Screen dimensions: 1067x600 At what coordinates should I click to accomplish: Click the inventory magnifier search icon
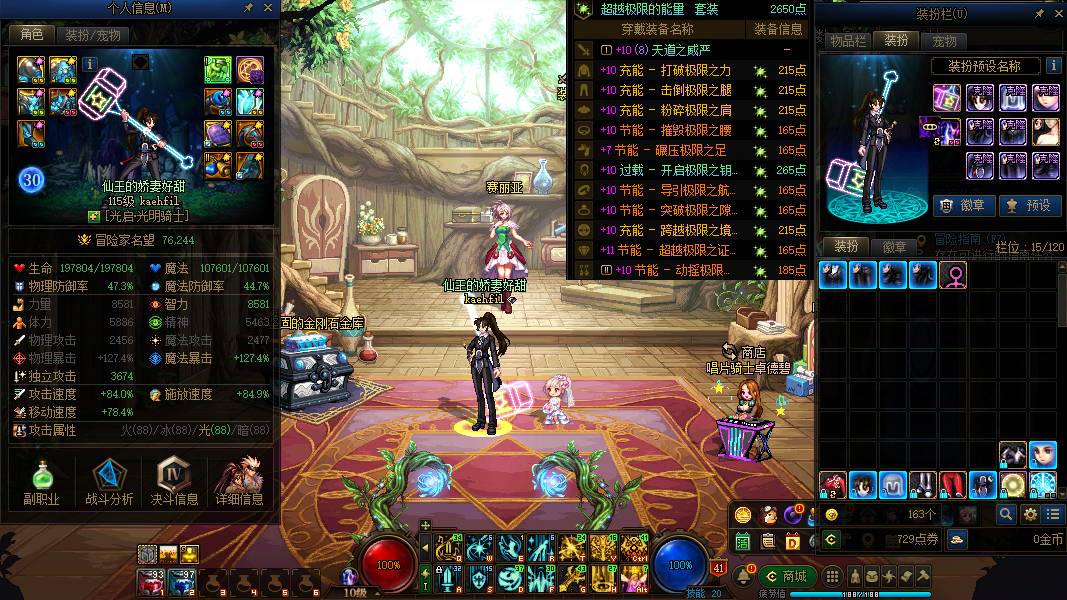[x=1006, y=514]
